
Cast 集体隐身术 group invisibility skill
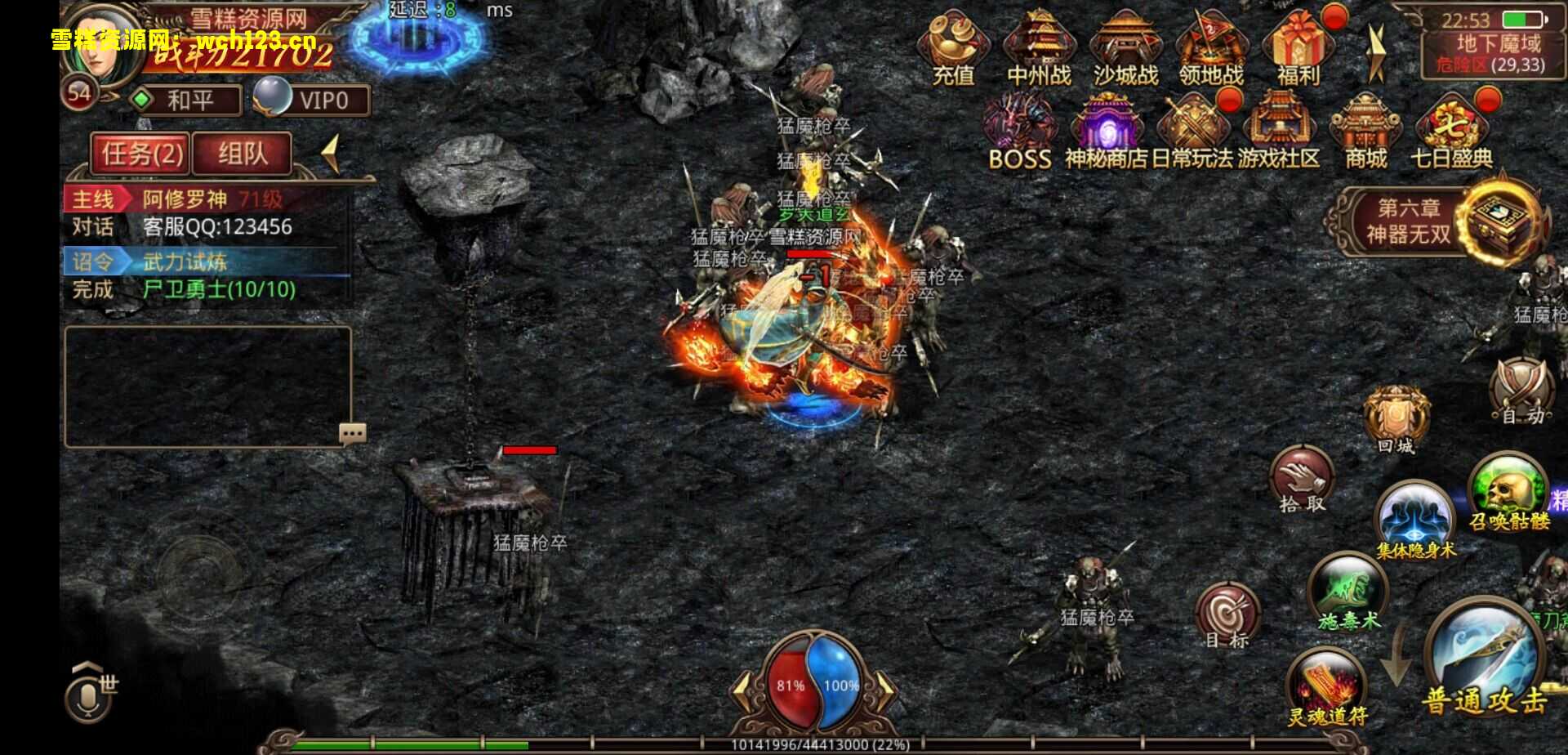(1414, 519)
